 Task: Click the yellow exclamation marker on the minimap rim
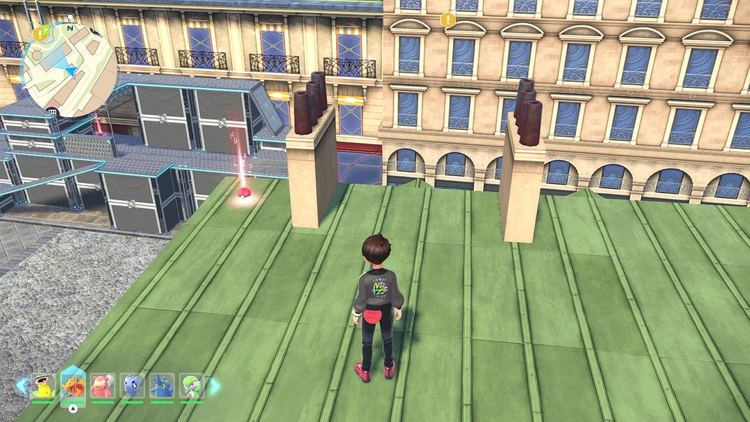(x=40, y=34)
